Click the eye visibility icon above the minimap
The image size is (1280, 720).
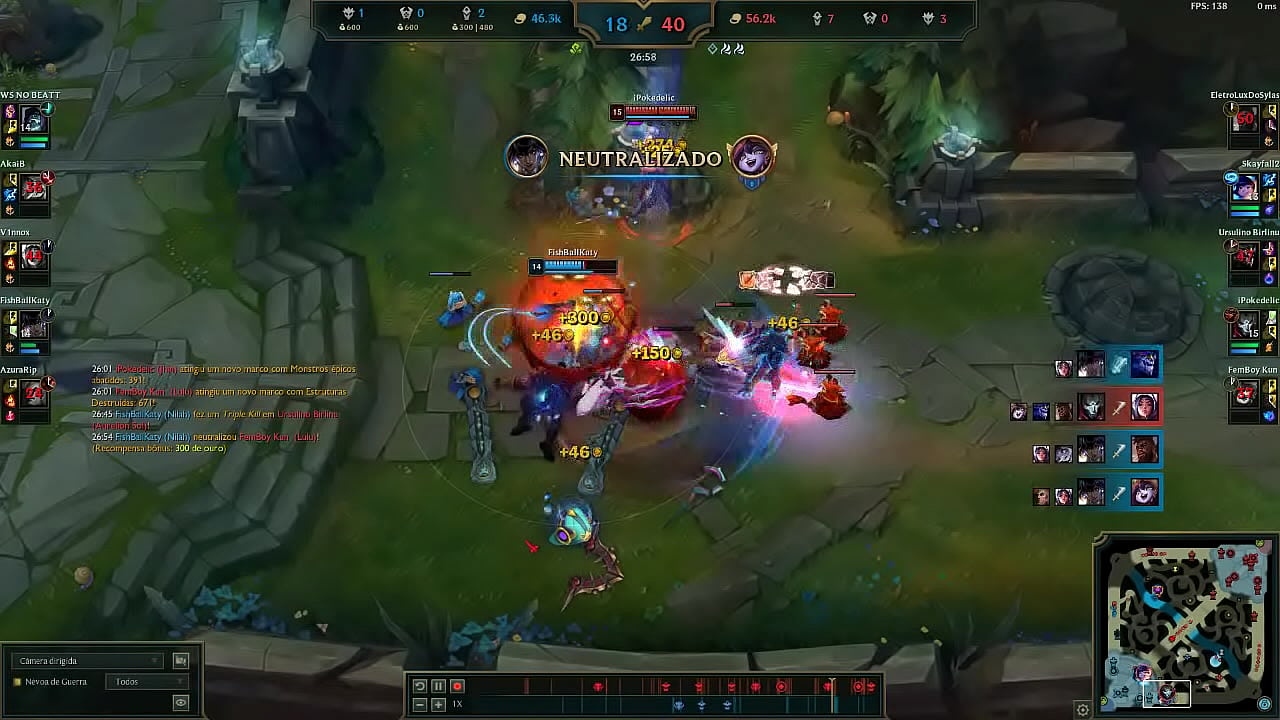coord(180,702)
